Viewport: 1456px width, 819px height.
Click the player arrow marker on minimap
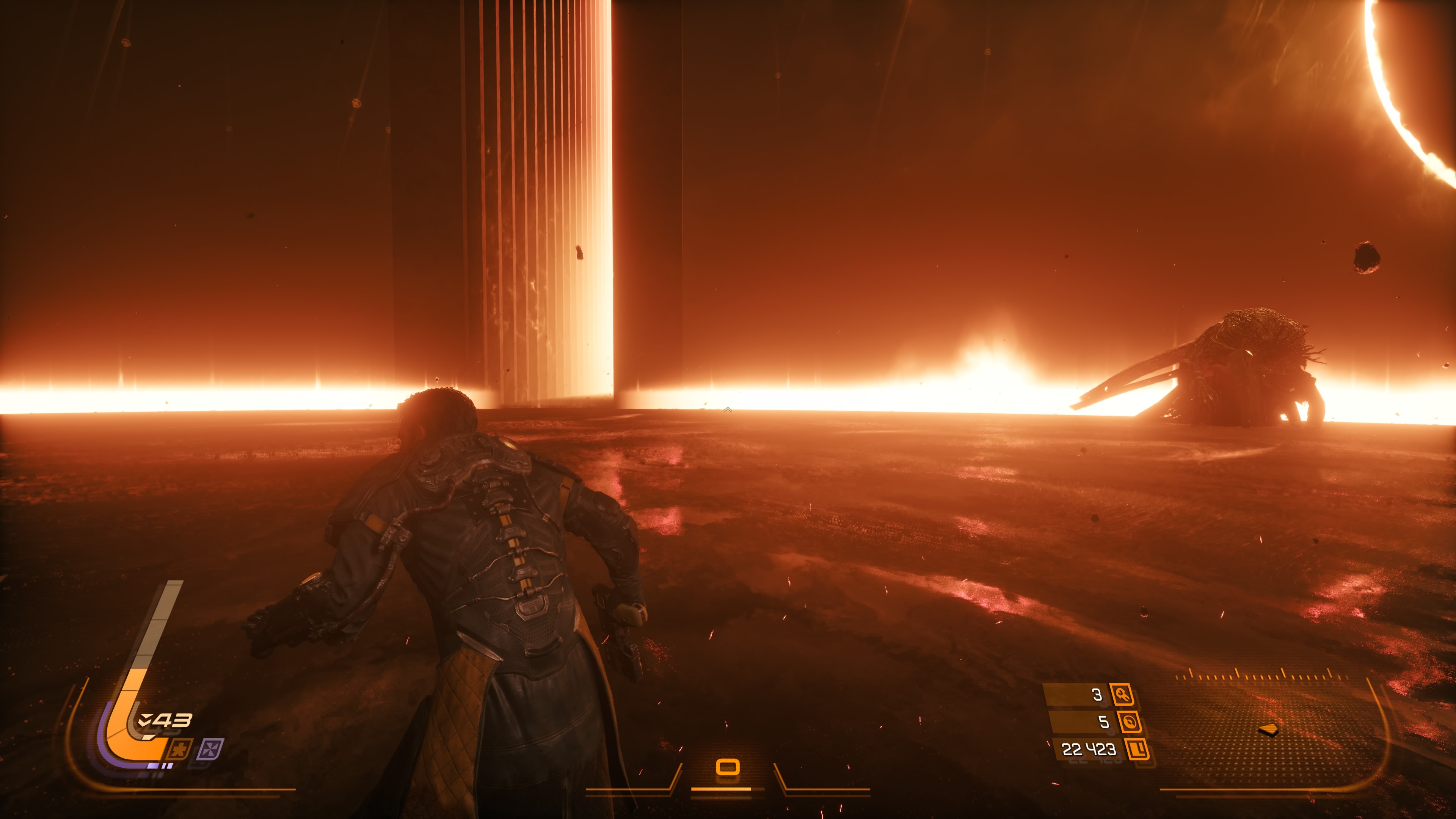tap(1268, 730)
